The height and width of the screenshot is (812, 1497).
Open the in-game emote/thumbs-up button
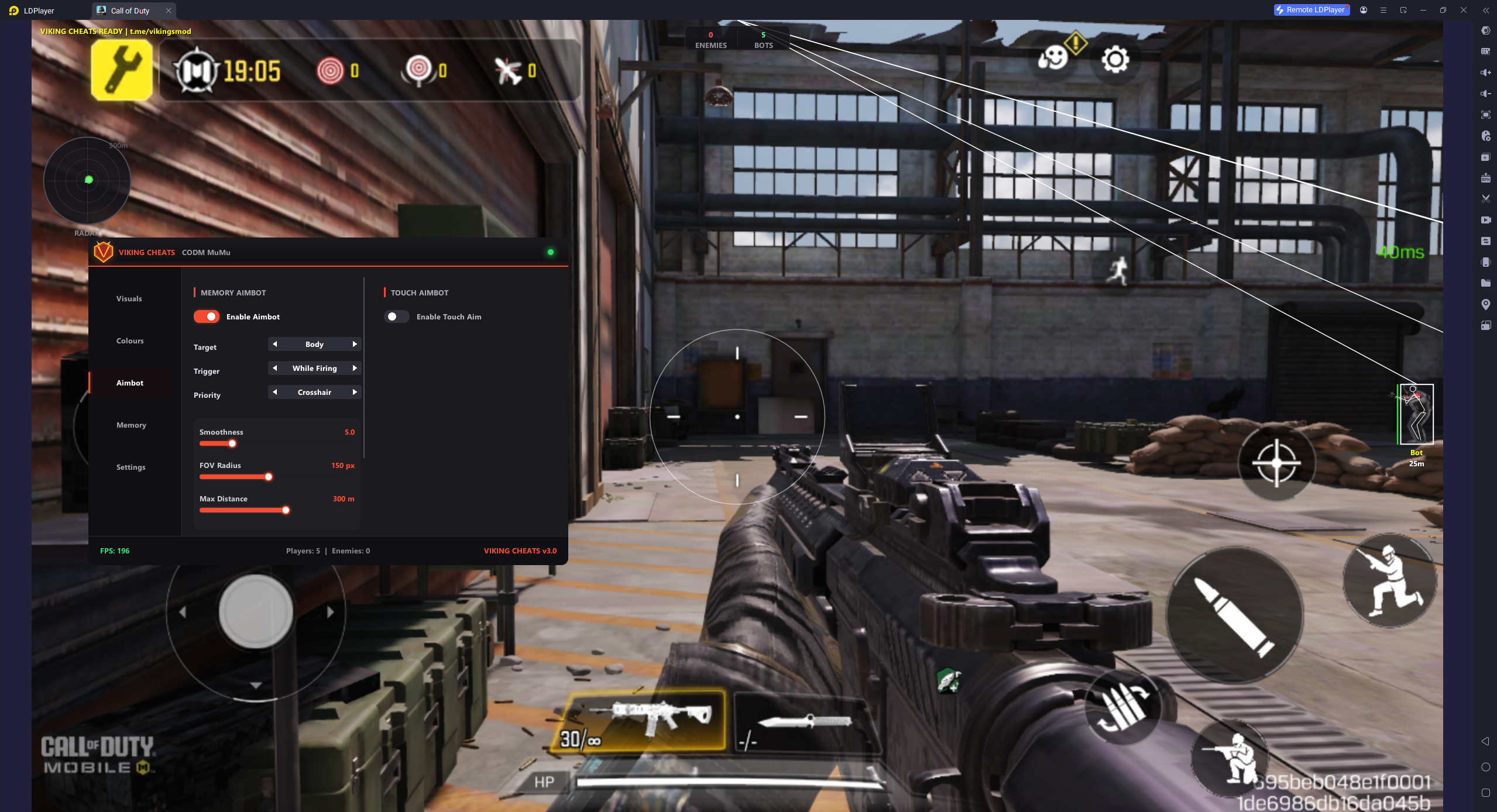(1052, 59)
